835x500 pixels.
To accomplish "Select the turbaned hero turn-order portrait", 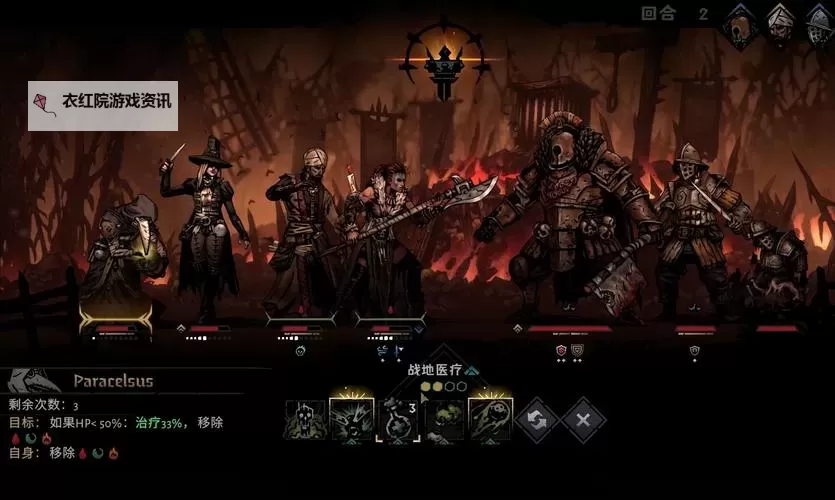I will 781,24.
